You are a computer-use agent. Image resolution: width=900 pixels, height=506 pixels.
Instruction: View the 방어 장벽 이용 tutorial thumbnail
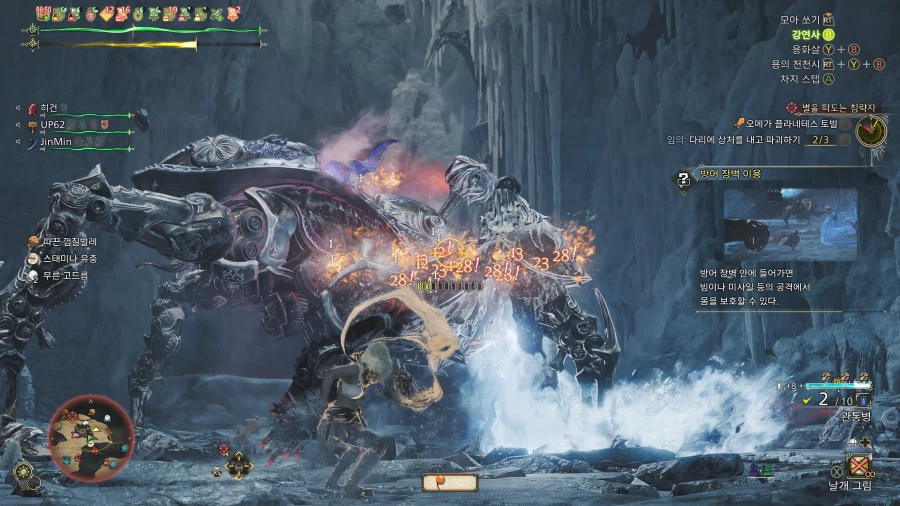pos(790,220)
